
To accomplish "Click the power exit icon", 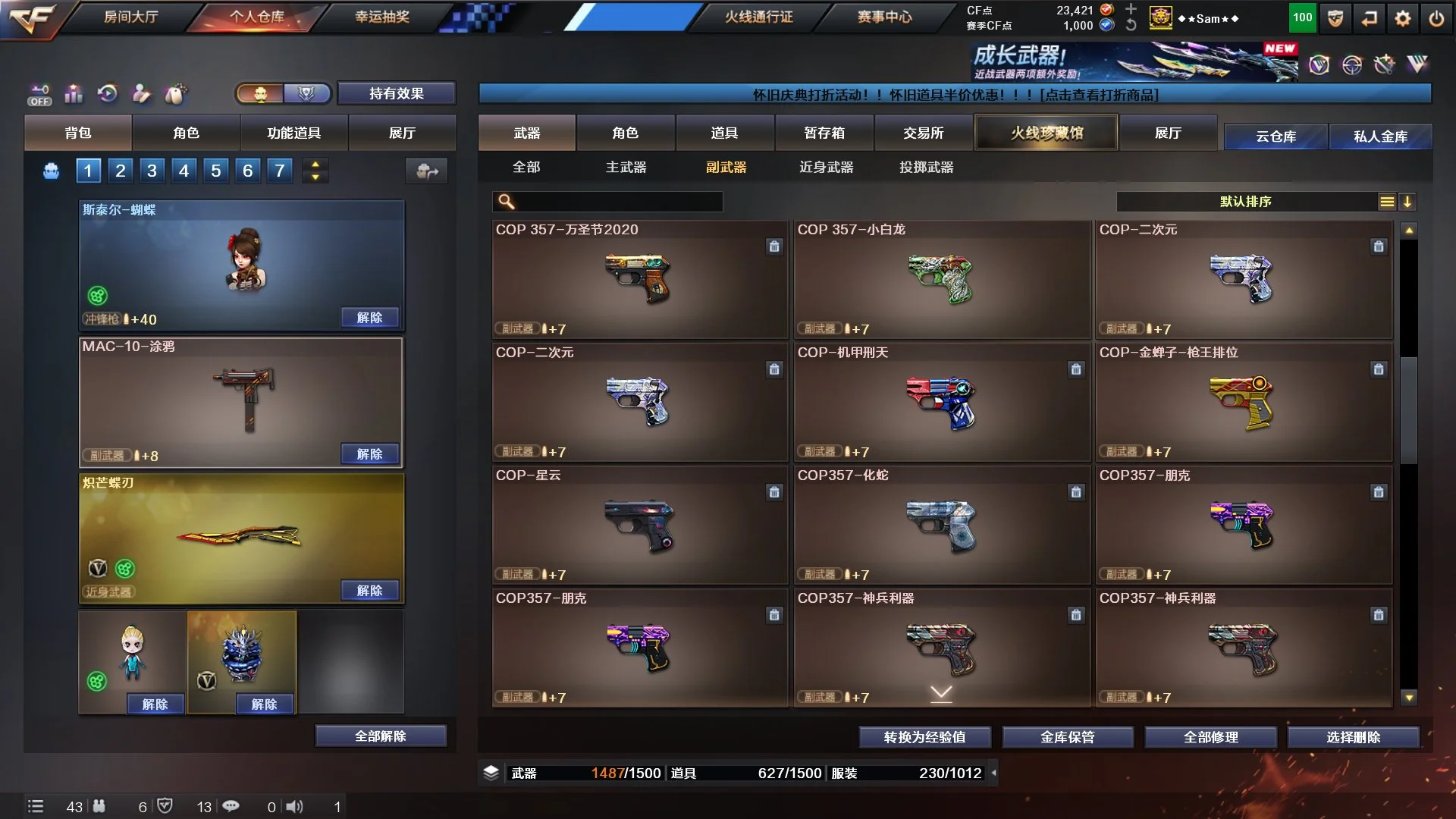I will pos(1436,19).
